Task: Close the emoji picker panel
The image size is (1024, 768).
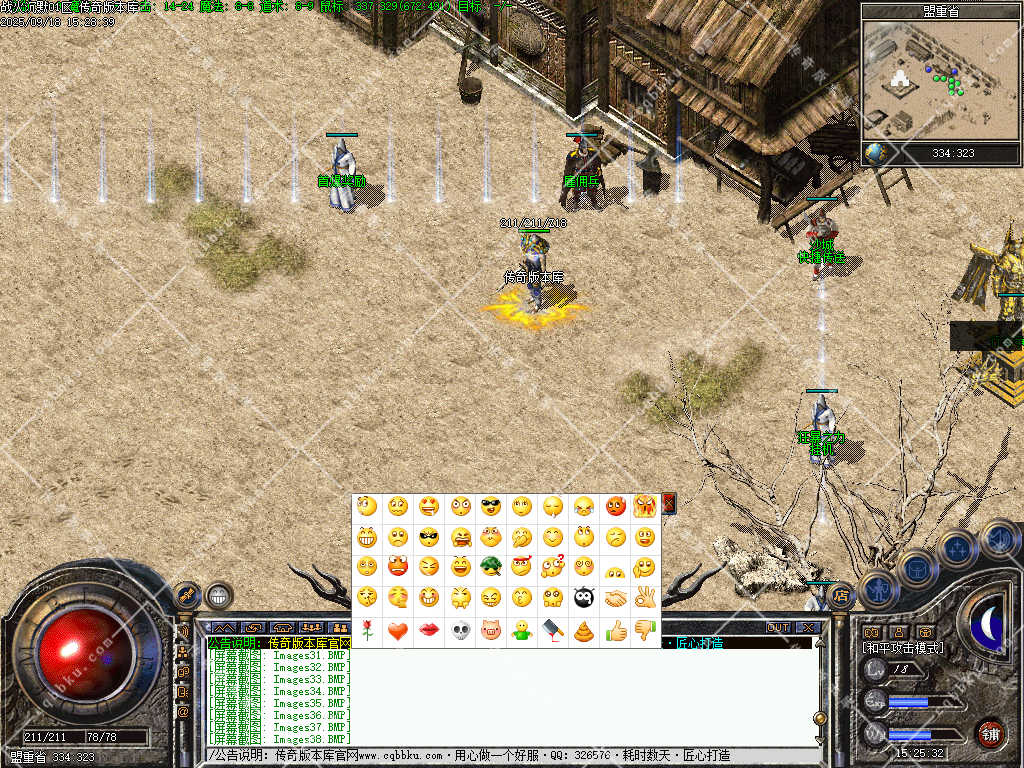Action: click(669, 503)
